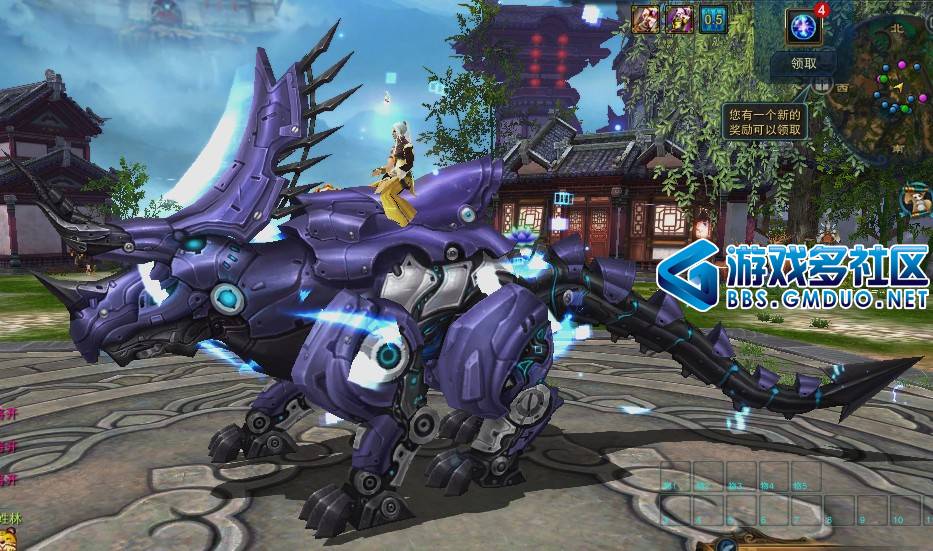This screenshot has height=551, width=933.
Task: Open the squirrel scroll icon below the minimap
Action: coord(916,201)
